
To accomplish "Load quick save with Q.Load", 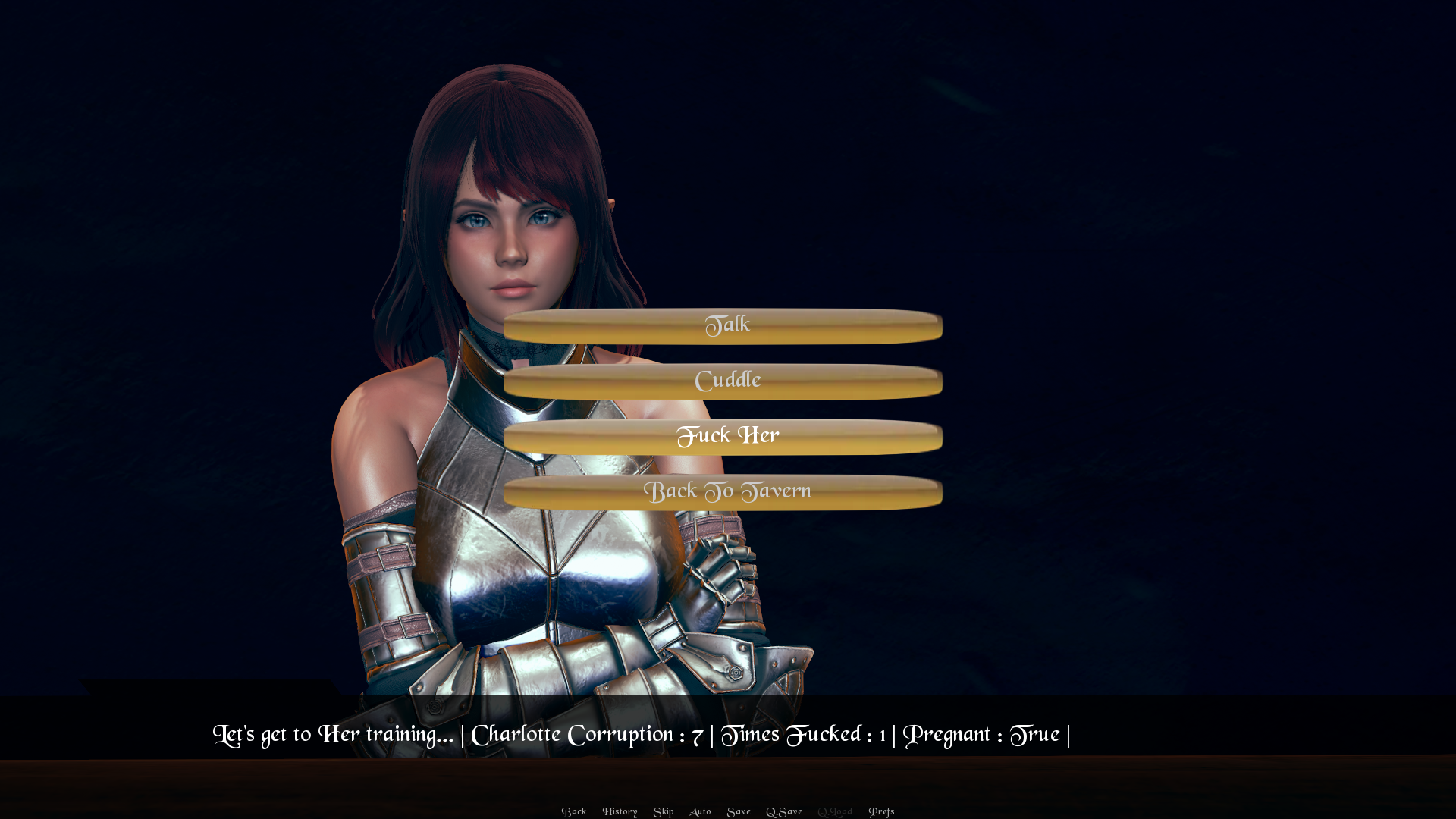I will pyautogui.click(x=835, y=811).
